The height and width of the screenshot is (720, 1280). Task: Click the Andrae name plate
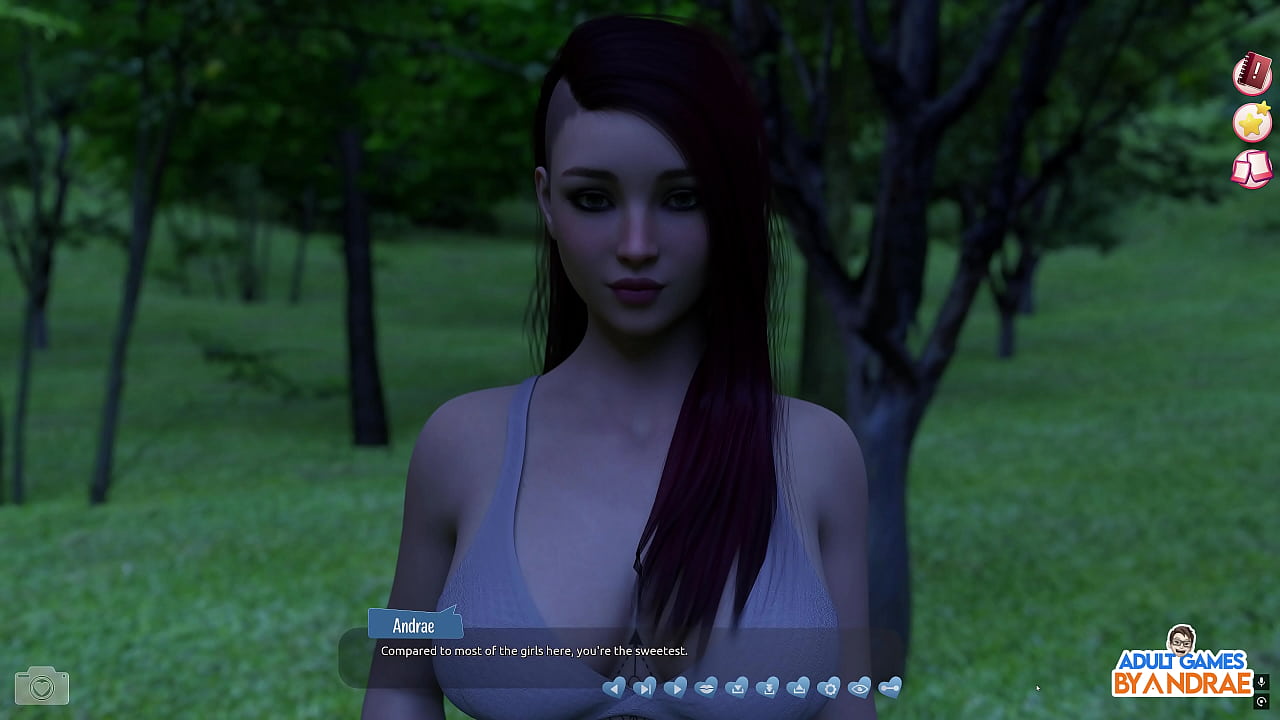click(x=413, y=625)
